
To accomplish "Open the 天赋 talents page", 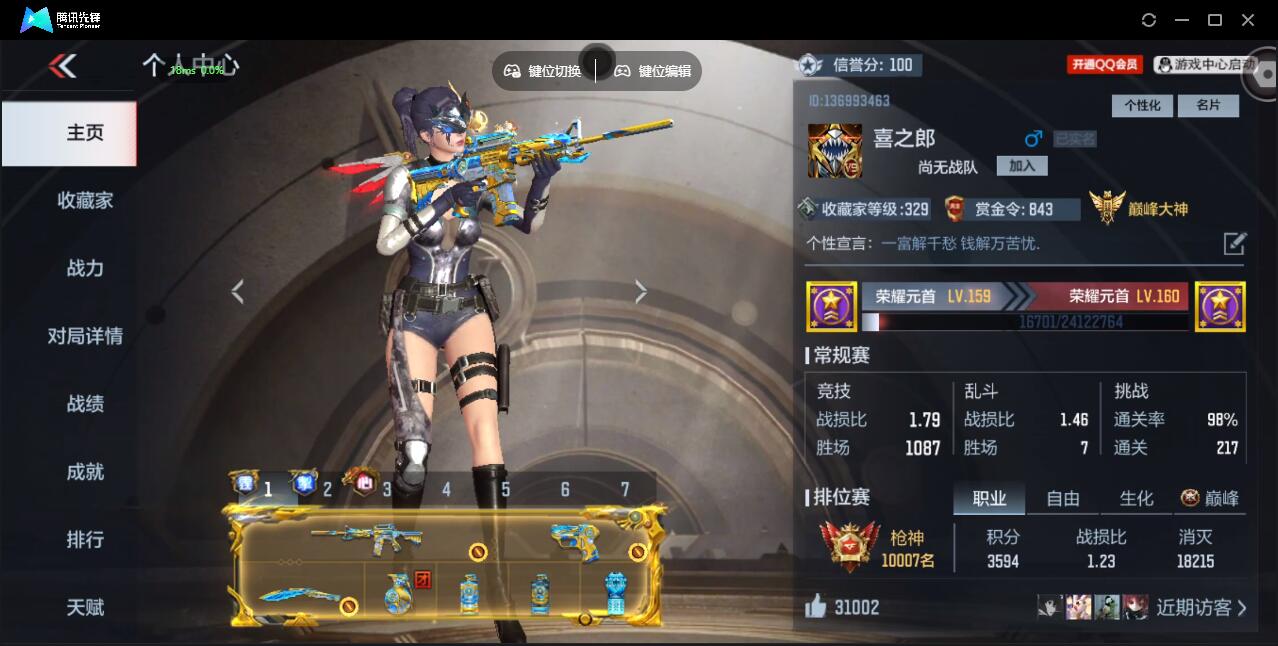I will click(85, 607).
